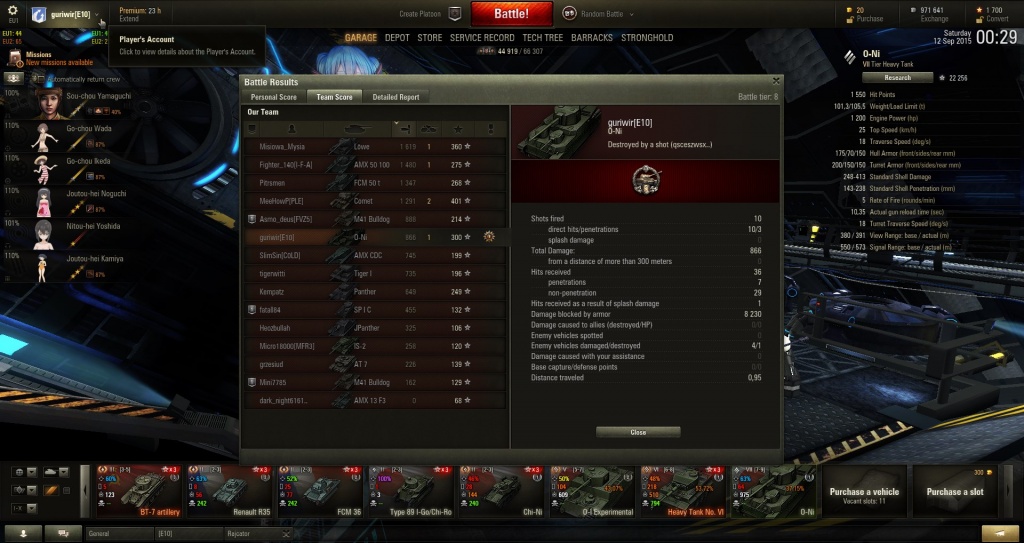Dismiss results with the X button
This screenshot has height=543, width=1024.
[x=776, y=80]
